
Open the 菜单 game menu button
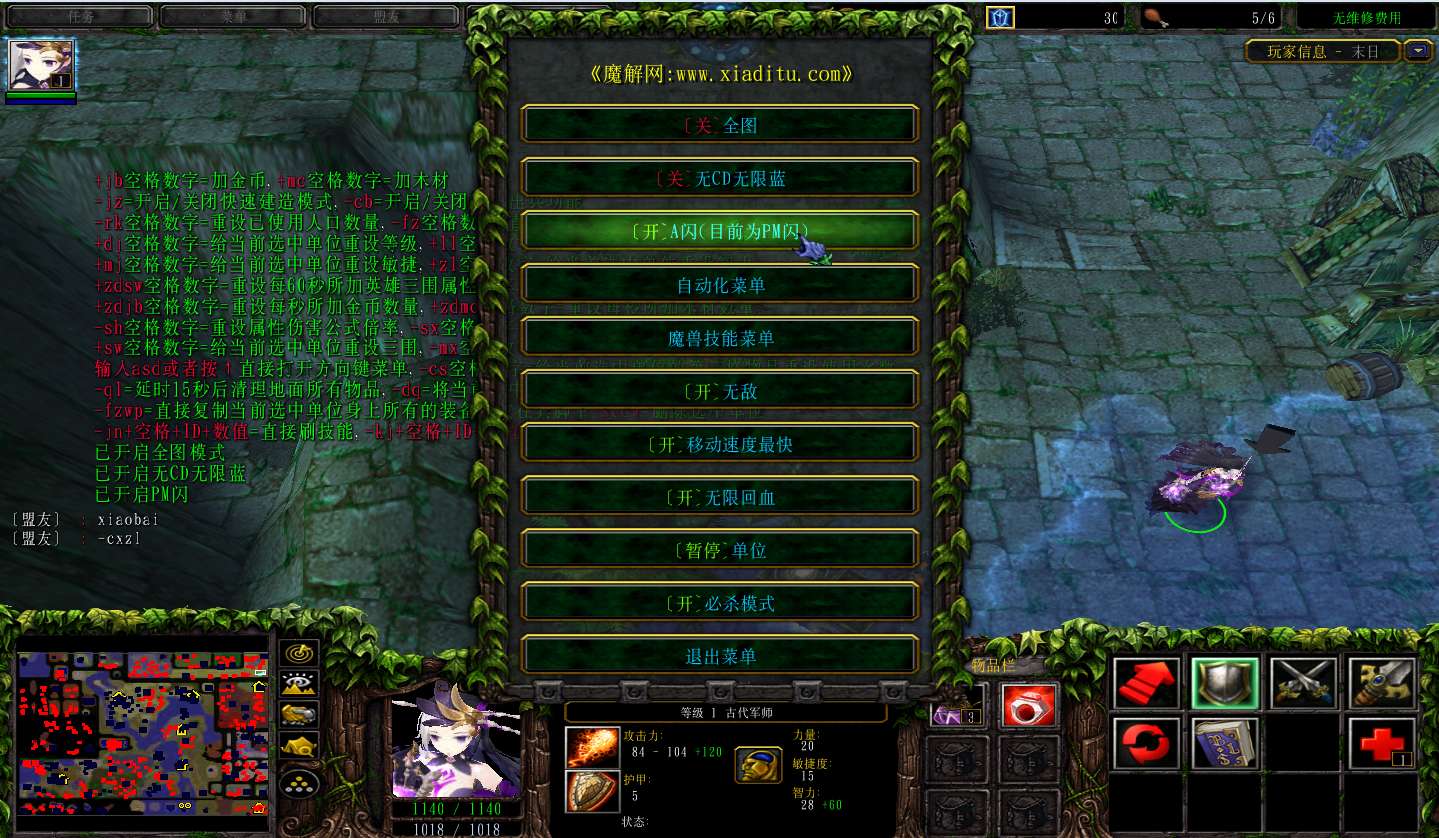pyautogui.click(x=233, y=17)
